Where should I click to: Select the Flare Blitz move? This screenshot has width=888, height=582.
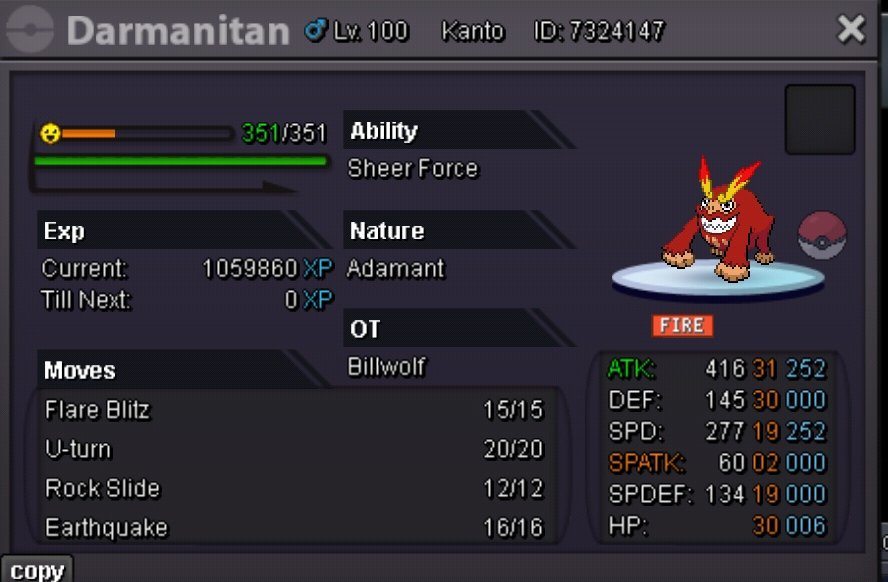pos(97,410)
